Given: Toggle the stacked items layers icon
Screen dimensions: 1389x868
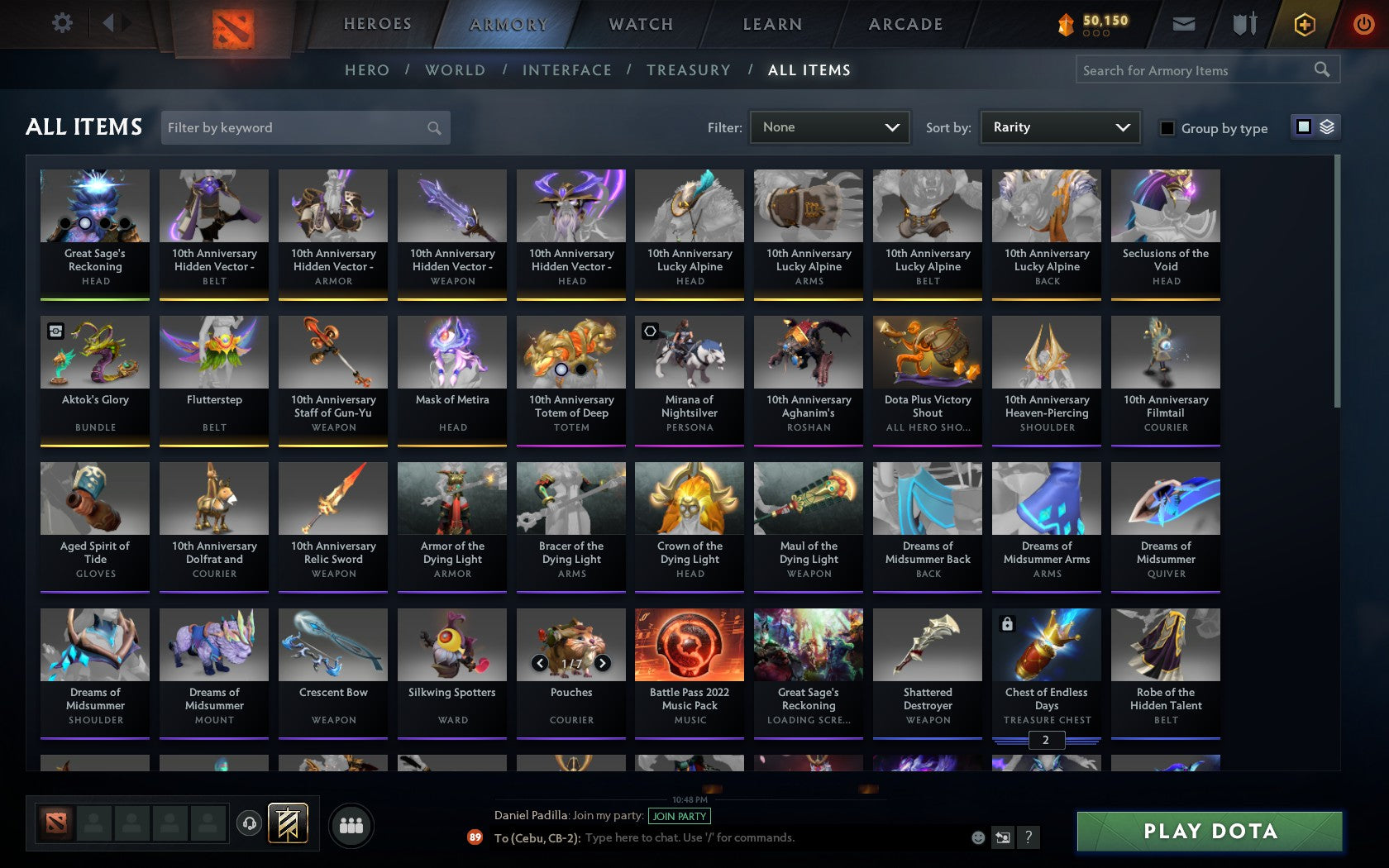Looking at the screenshot, I should (x=1326, y=128).
